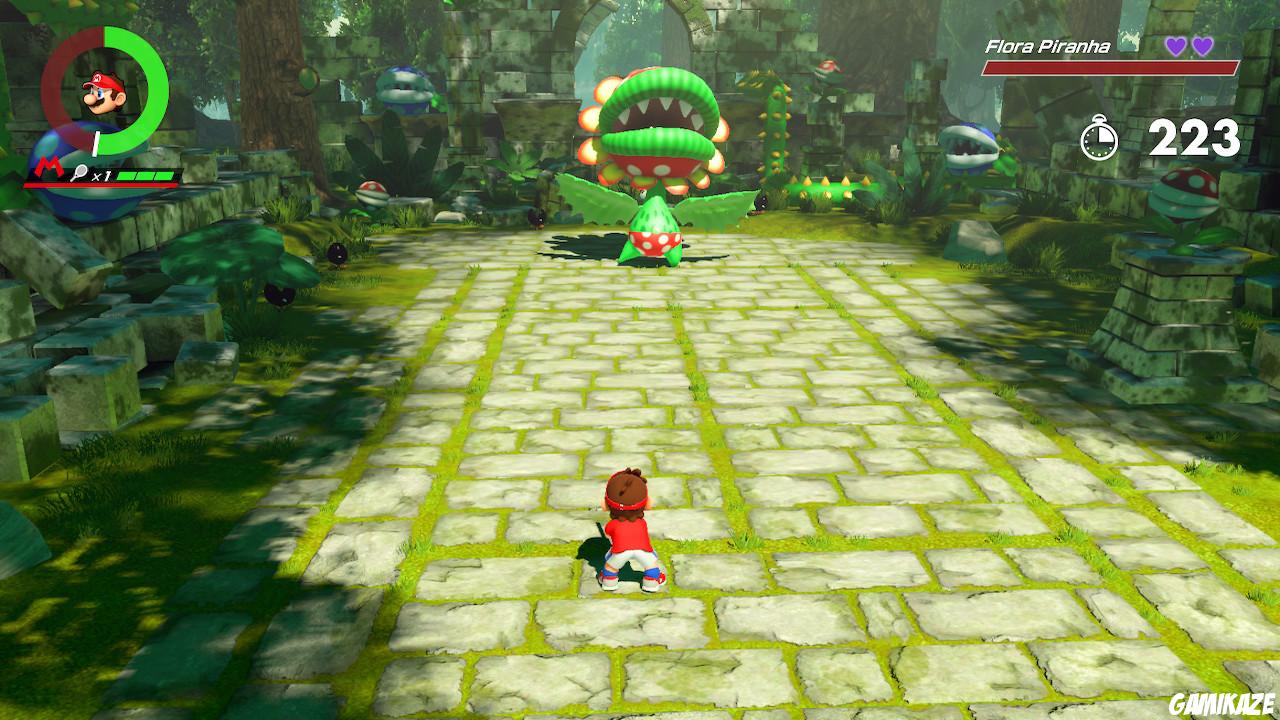Click the tennis racket icon in the HUD
The image size is (1280, 720).
pyautogui.click(x=80, y=173)
